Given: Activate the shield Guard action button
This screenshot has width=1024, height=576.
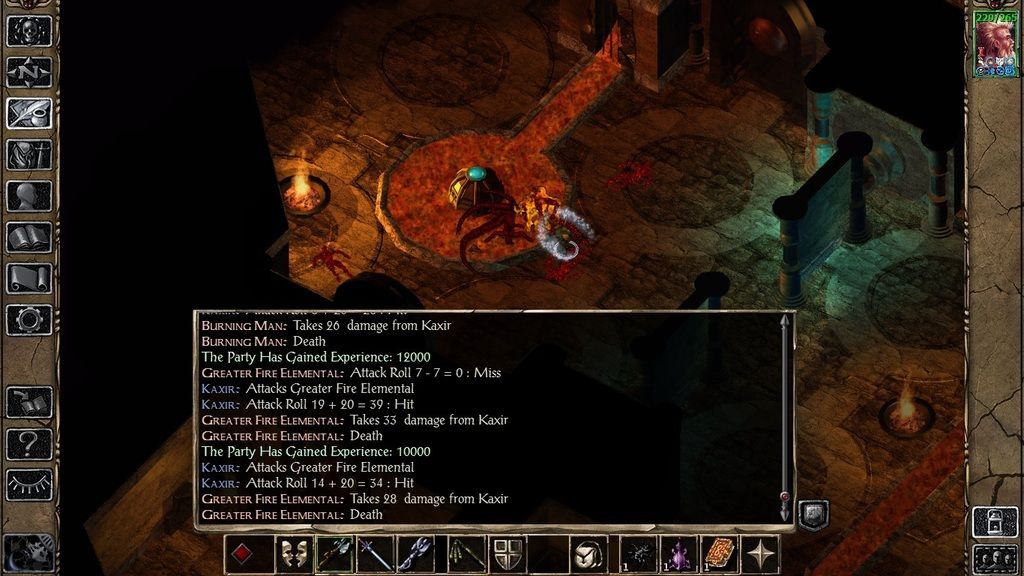Looking at the screenshot, I should click(505, 554).
